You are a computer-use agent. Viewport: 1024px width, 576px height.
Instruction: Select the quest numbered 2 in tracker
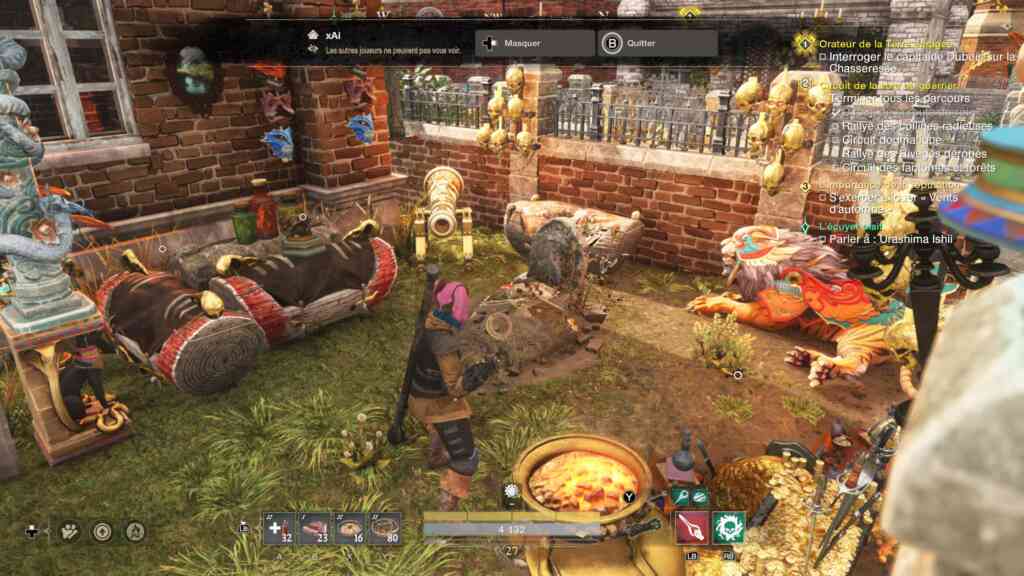coord(806,84)
